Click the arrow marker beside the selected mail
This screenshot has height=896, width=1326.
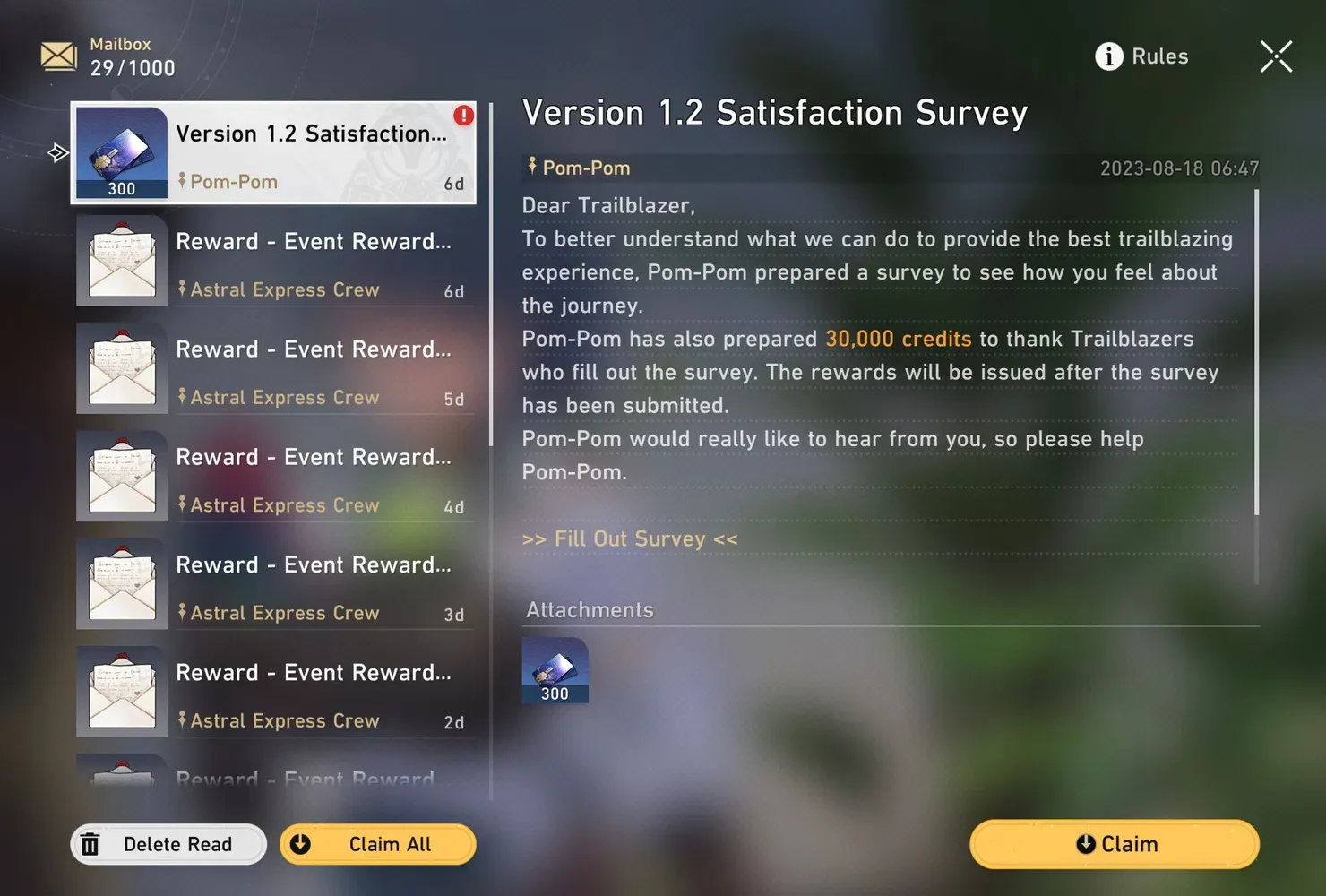57,152
